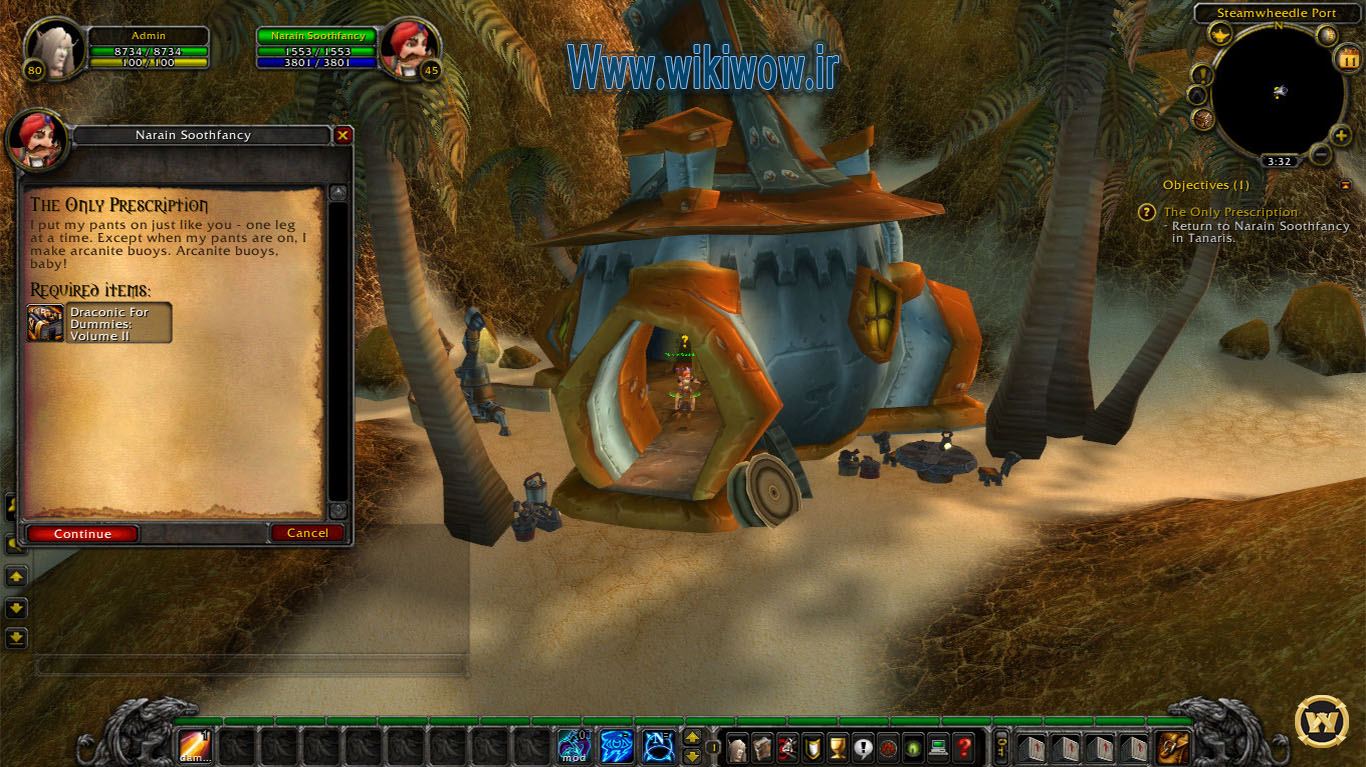Click the Steamwheedle Port zone name
Image resolution: width=1366 pixels, height=767 pixels.
point(1276,13)
